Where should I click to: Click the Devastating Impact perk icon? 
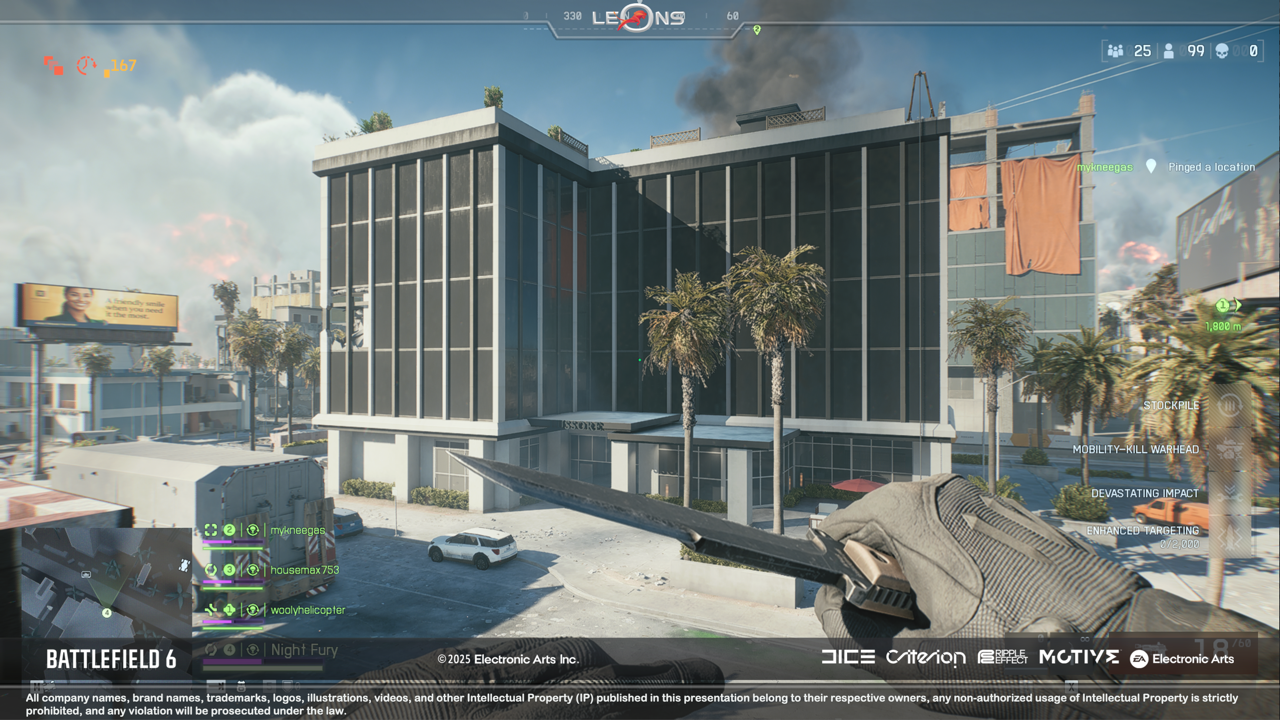pyautogui.click(x=1229, y=493)
